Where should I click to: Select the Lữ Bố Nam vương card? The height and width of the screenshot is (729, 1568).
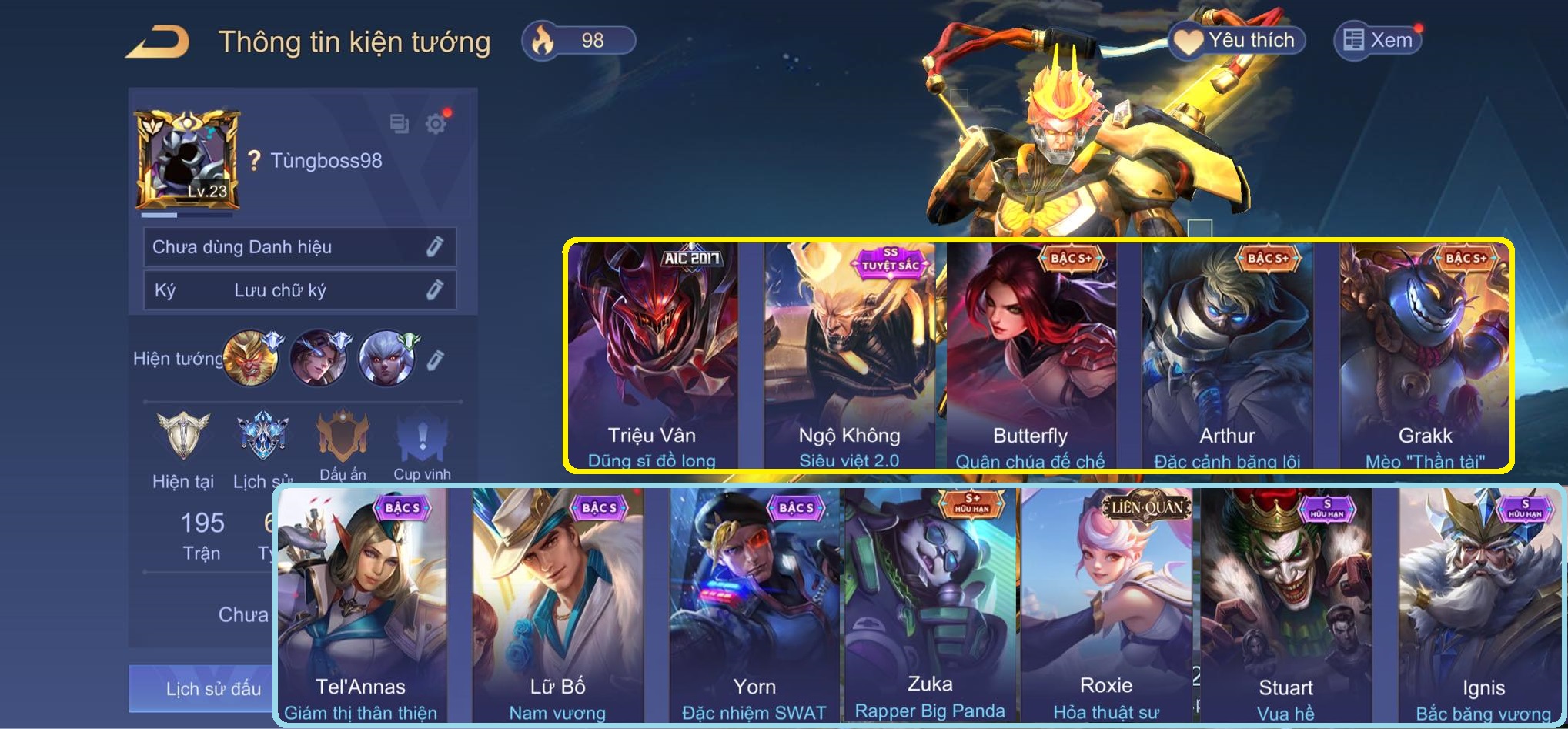[557, 604]
